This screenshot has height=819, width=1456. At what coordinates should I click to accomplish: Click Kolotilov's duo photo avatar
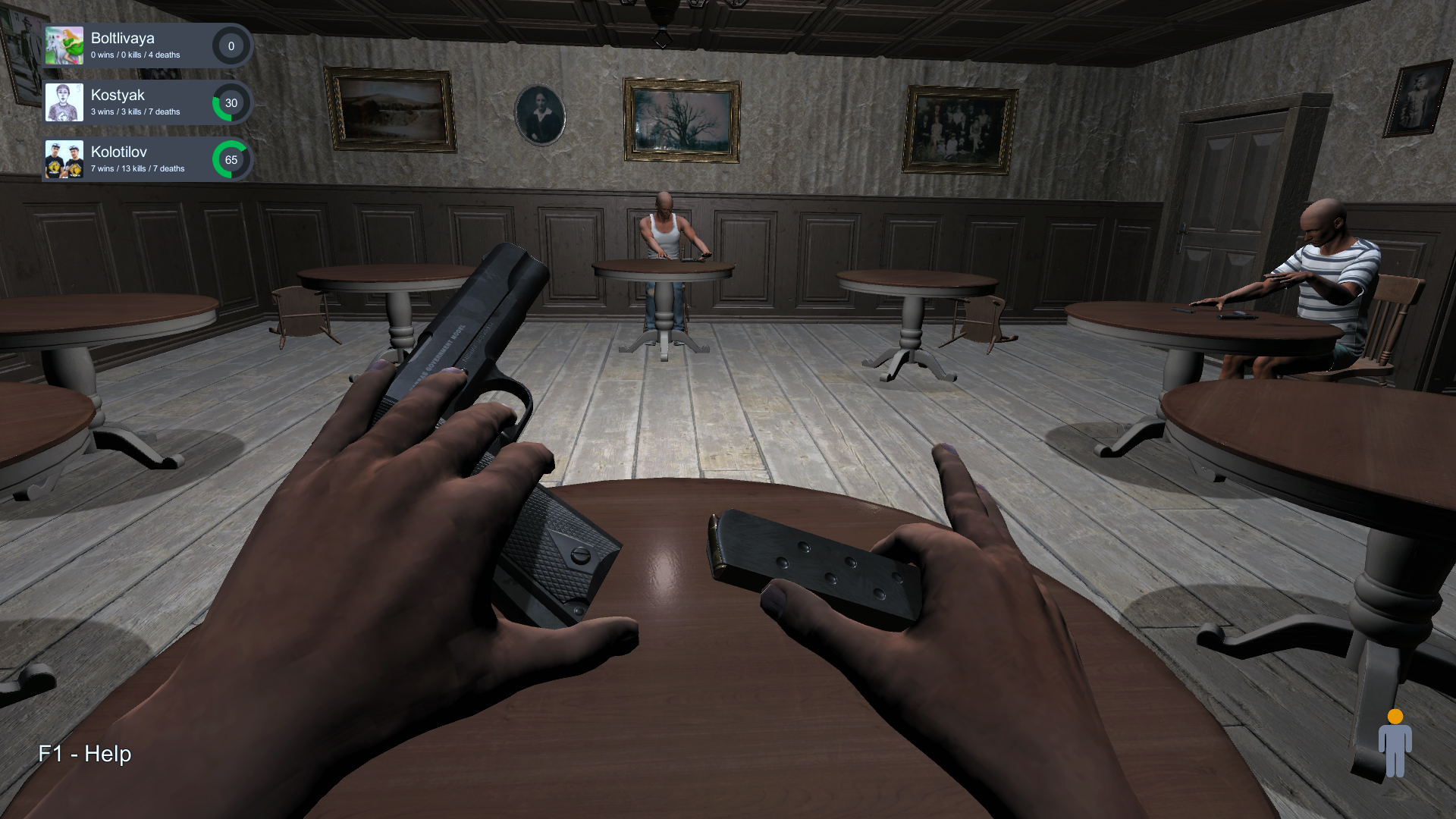pyautogui.click(x=64, y=159)
